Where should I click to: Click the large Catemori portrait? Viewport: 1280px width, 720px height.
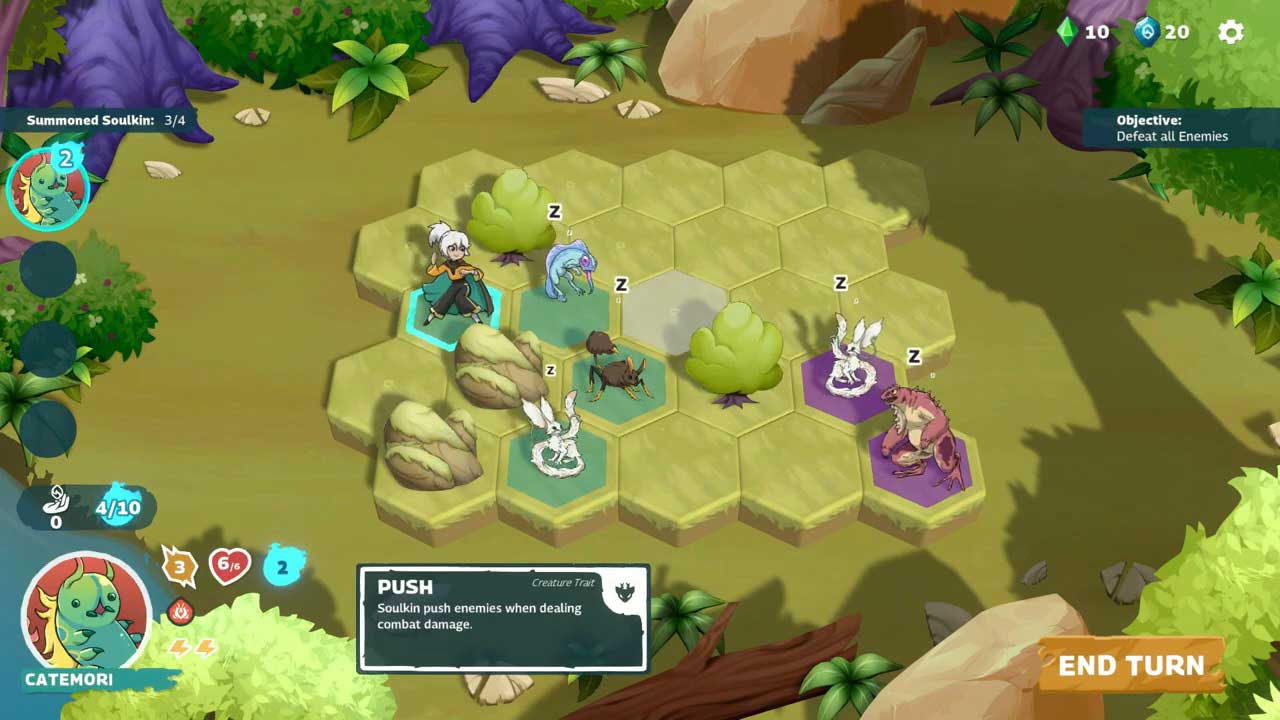coord(86,610)
